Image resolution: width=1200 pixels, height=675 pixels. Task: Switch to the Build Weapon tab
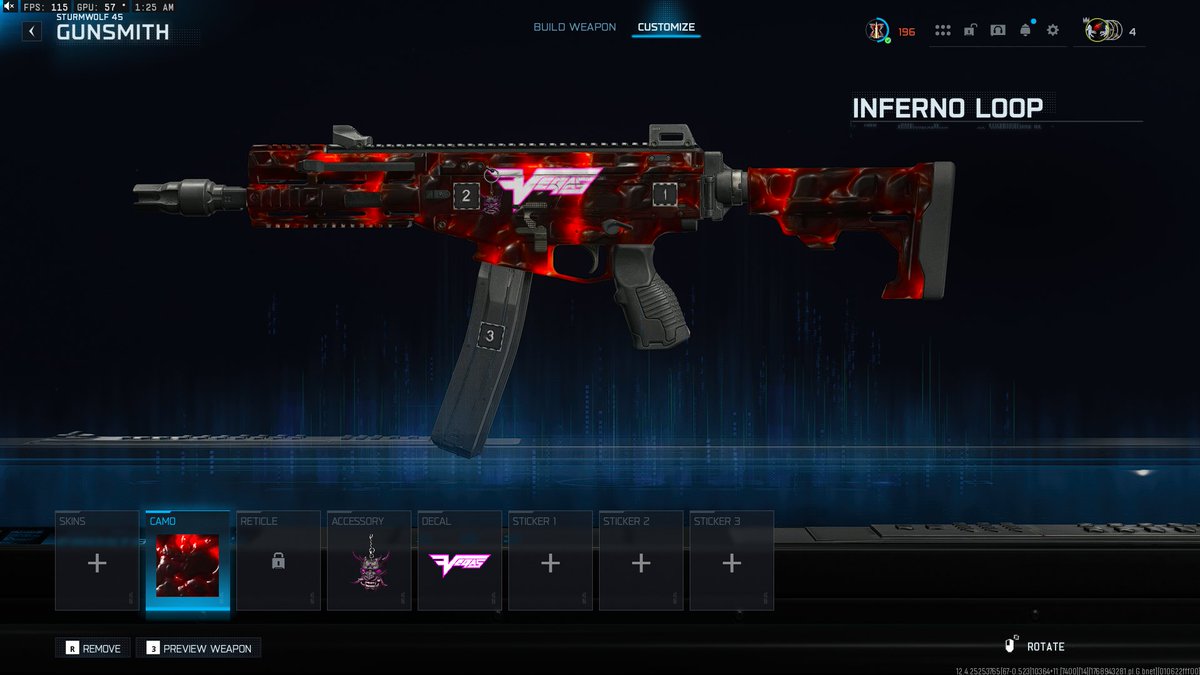[x=574, y=27]
